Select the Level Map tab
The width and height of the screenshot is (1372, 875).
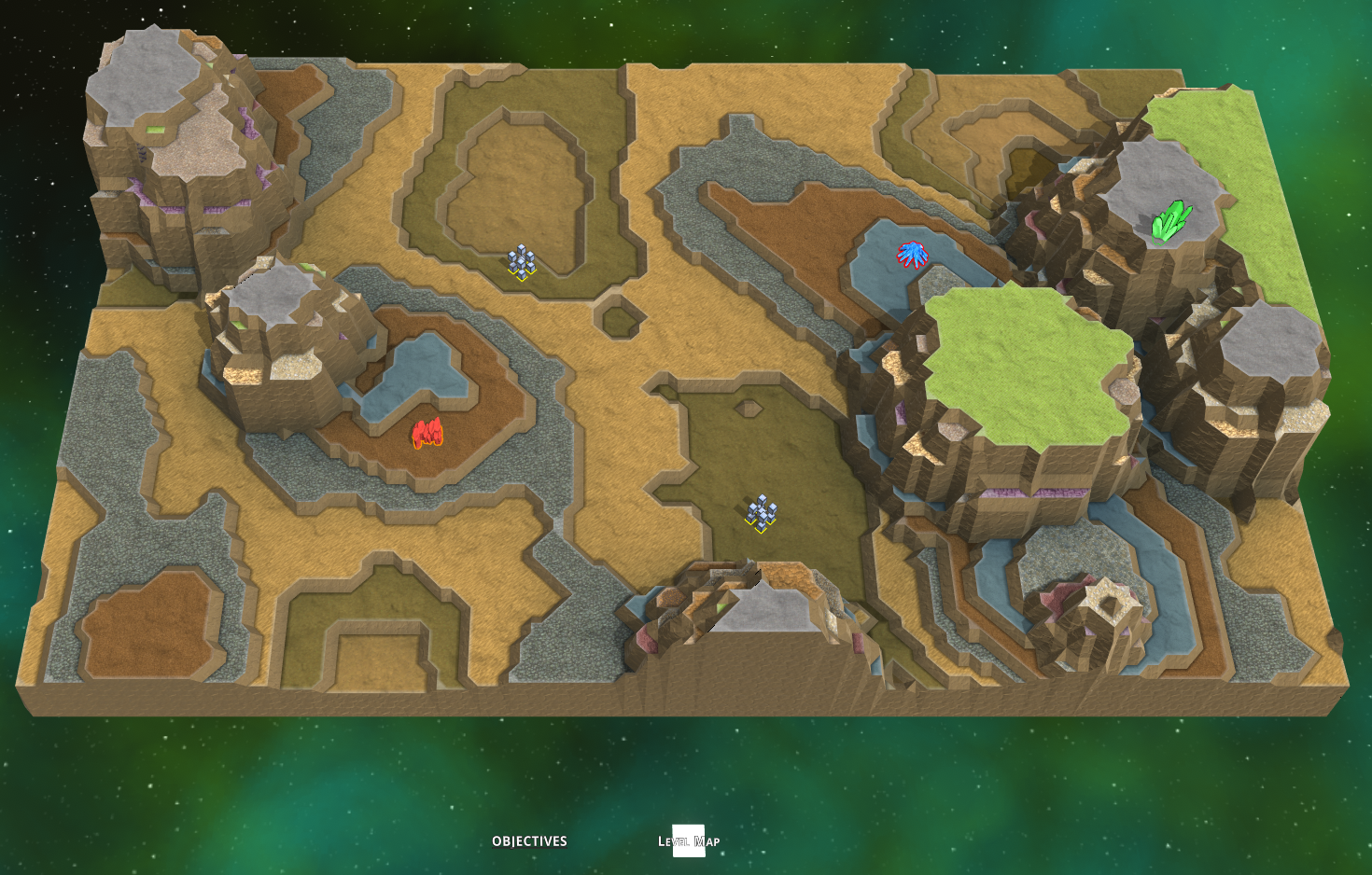pos(689,841)
